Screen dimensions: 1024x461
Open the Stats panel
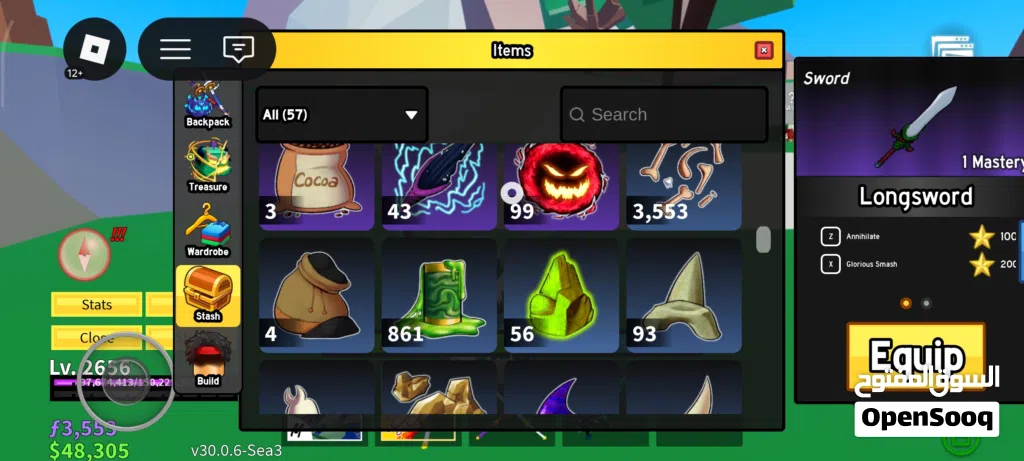pyautogui.click(x=97, y=304)
